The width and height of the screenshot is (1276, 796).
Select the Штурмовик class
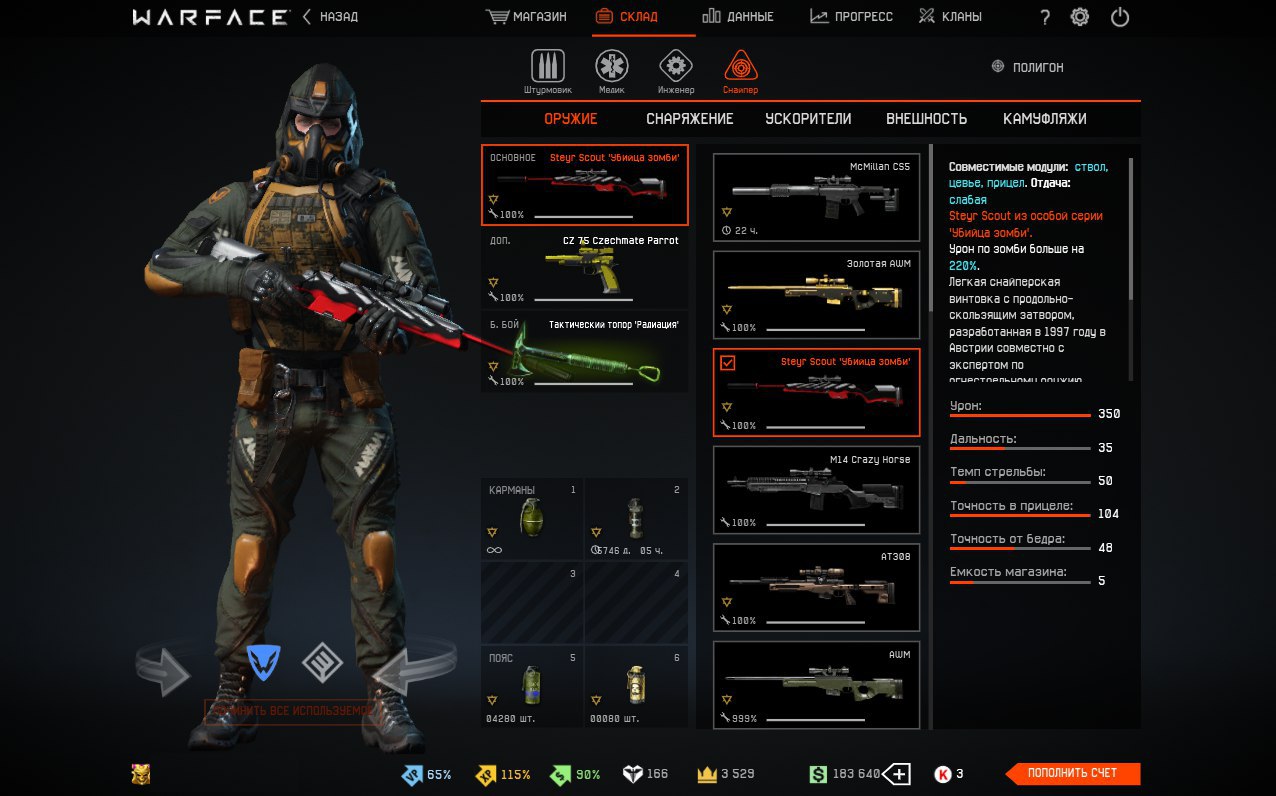(x=547, y=72)
